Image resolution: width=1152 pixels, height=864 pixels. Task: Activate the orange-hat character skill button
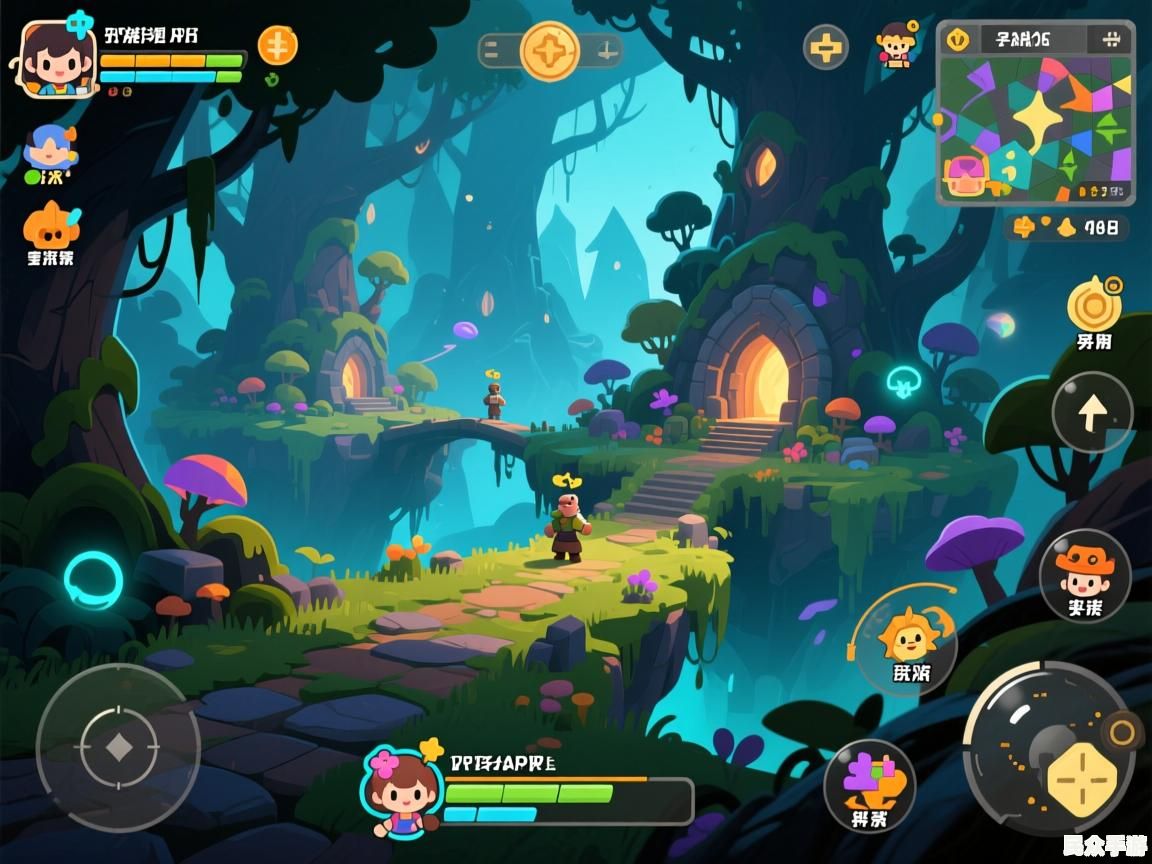click(1084, 574)
